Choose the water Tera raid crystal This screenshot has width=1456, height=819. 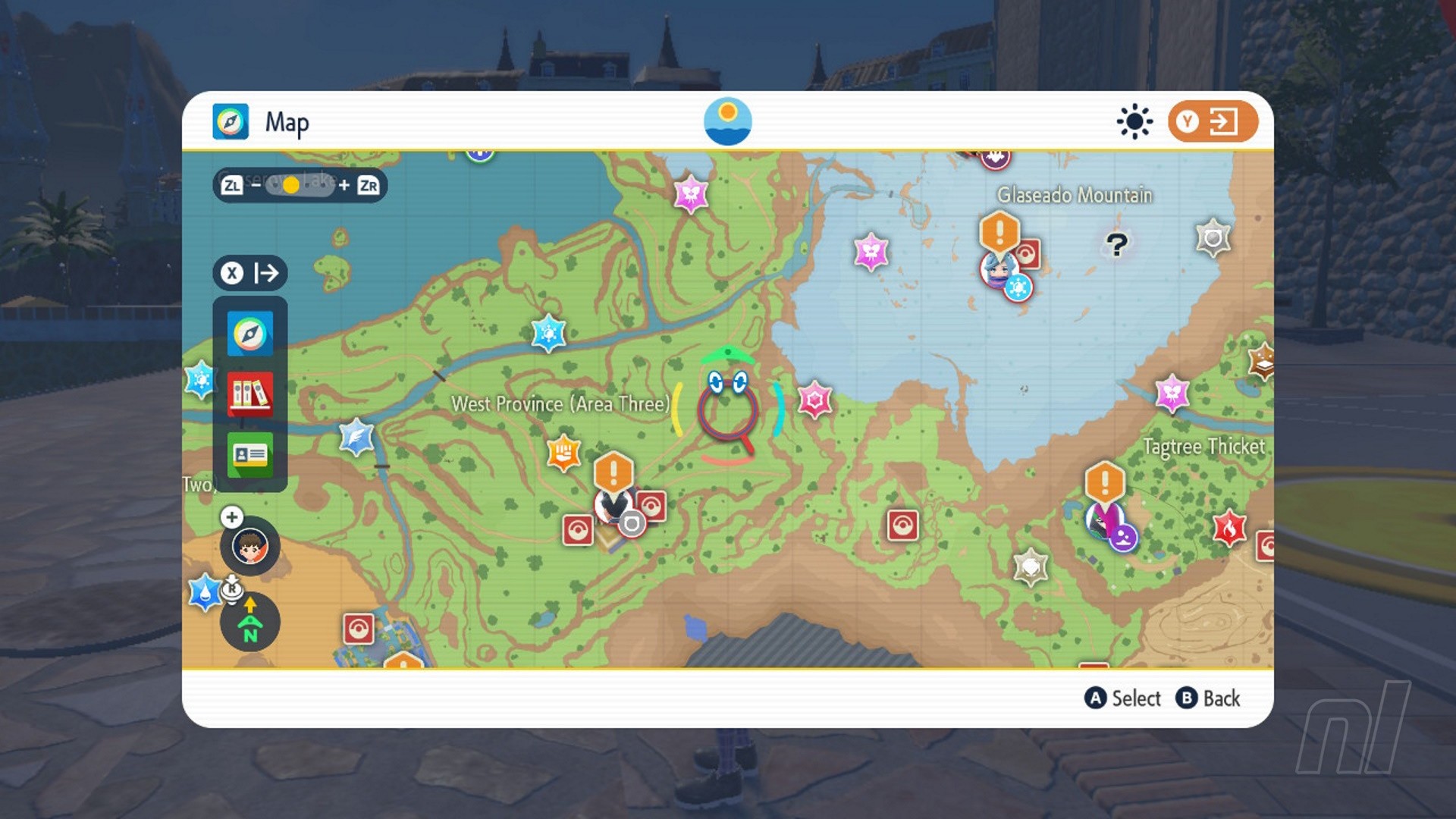tap(205, 592)
